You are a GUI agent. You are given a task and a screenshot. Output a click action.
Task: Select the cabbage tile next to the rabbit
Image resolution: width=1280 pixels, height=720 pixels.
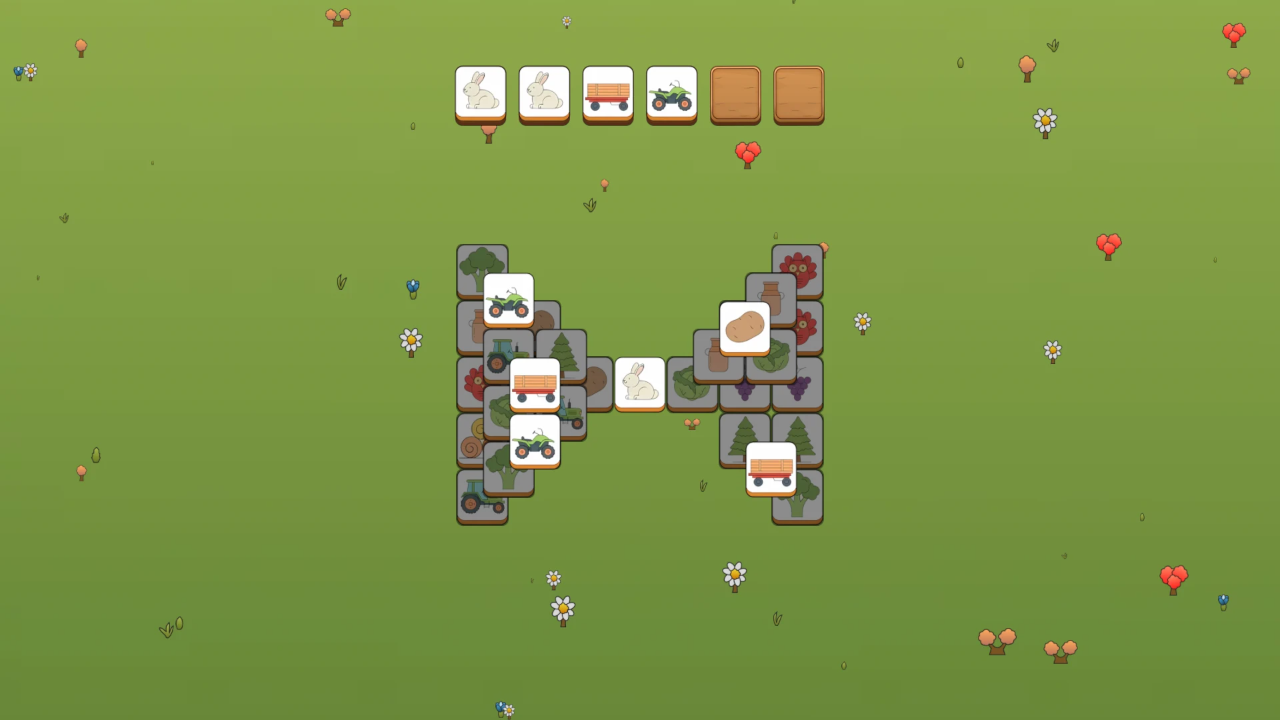click(690, 387)
